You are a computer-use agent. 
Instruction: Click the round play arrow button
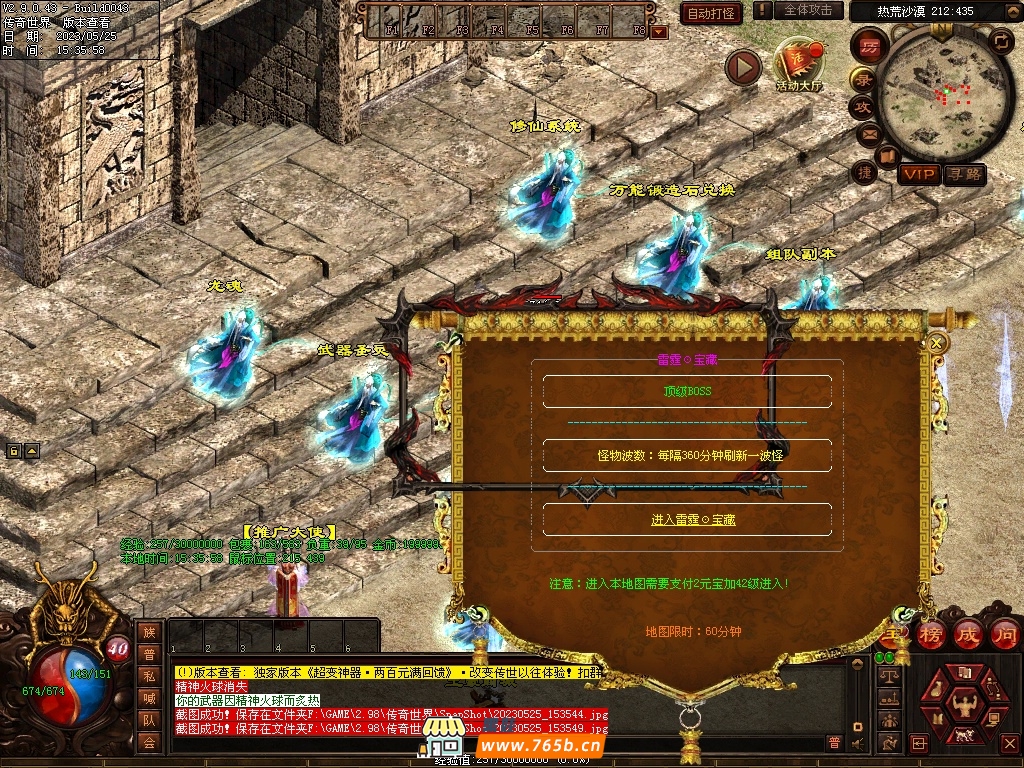[x=743, y=67]
